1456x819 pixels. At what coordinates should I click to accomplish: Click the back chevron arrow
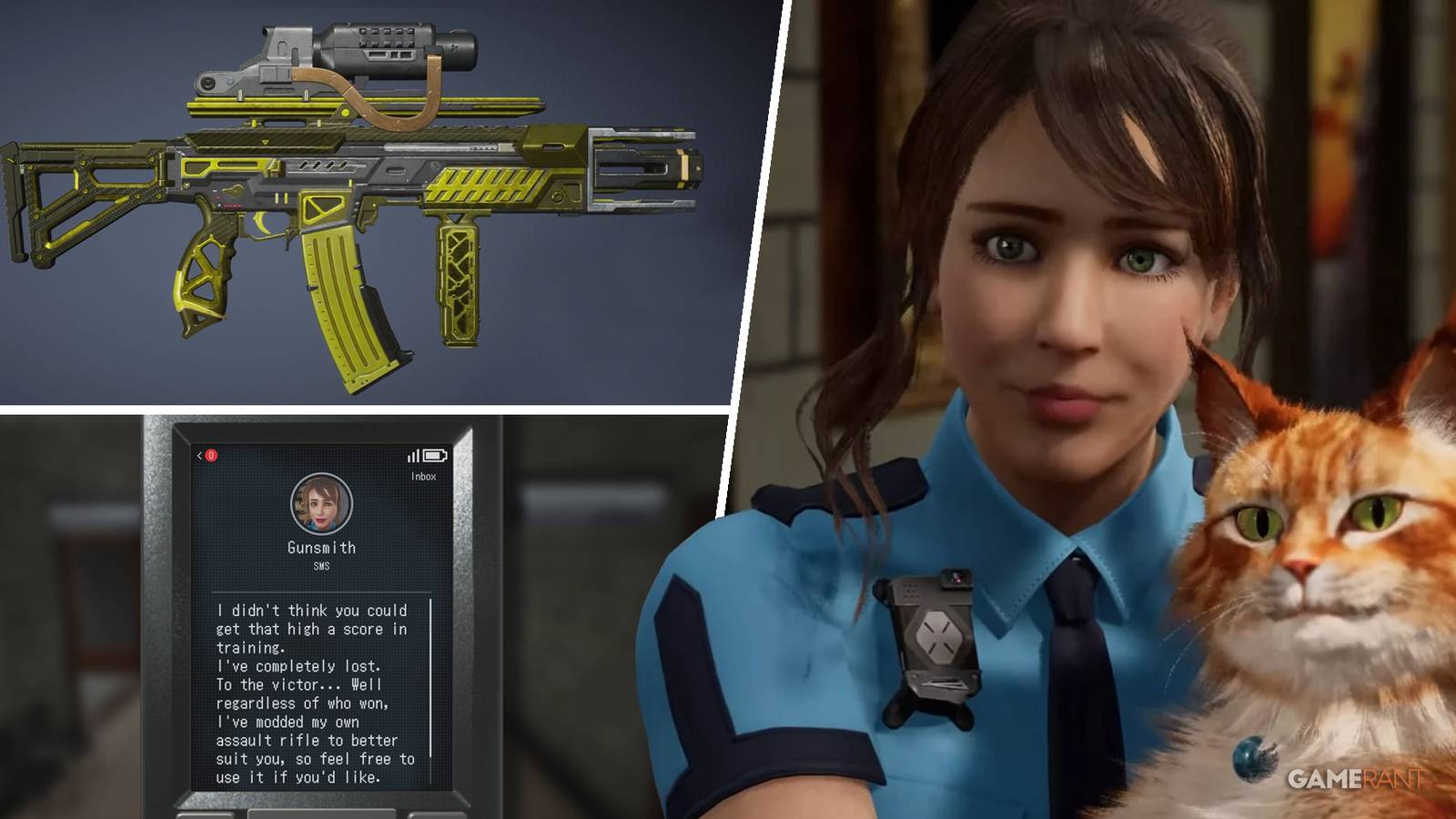pos(199,455)
